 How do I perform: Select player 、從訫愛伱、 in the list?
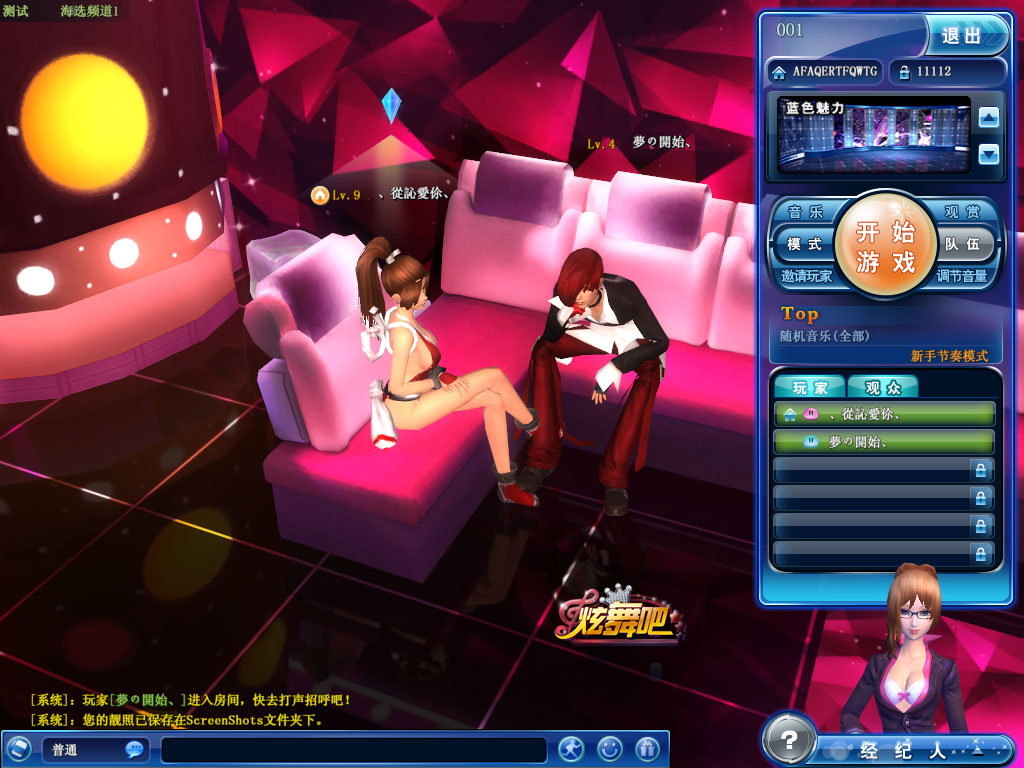tap(884, 413)
